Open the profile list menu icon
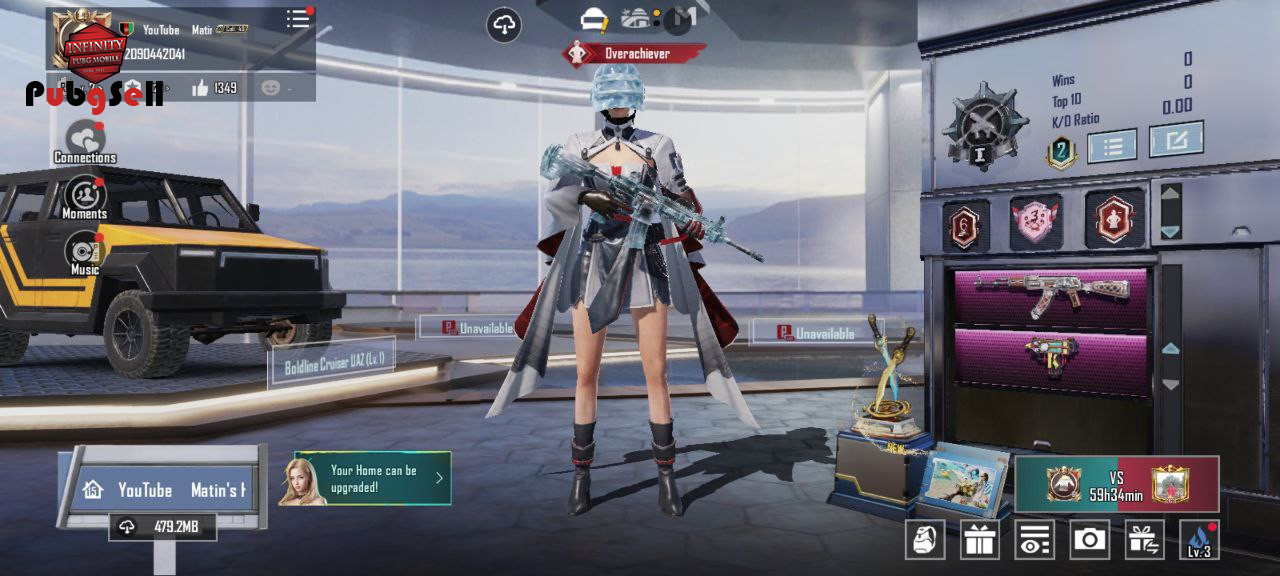Image resolution: width=1280 pixels, height=576 pixels. (x=298, y=19)
